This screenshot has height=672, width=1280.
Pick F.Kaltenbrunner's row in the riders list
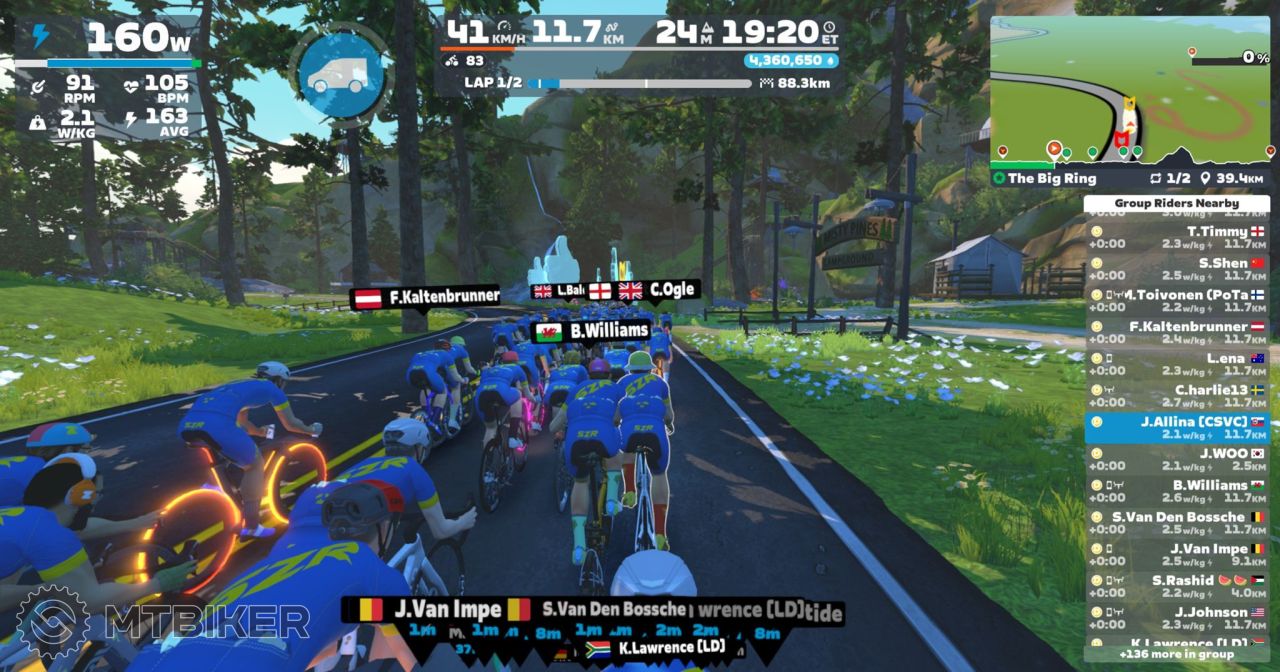(1177, 332)
